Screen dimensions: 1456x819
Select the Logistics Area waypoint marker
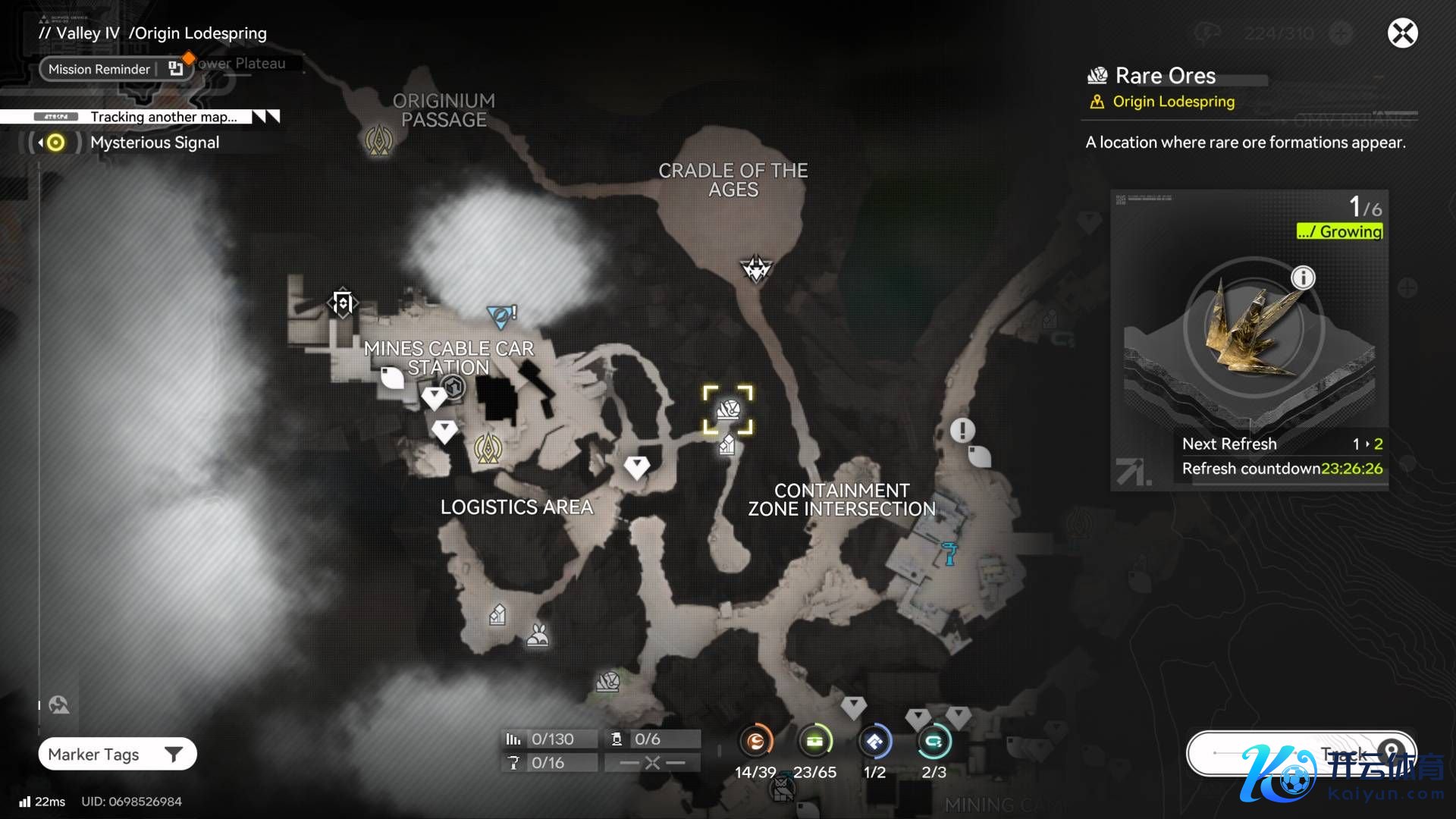pos(488,449)
